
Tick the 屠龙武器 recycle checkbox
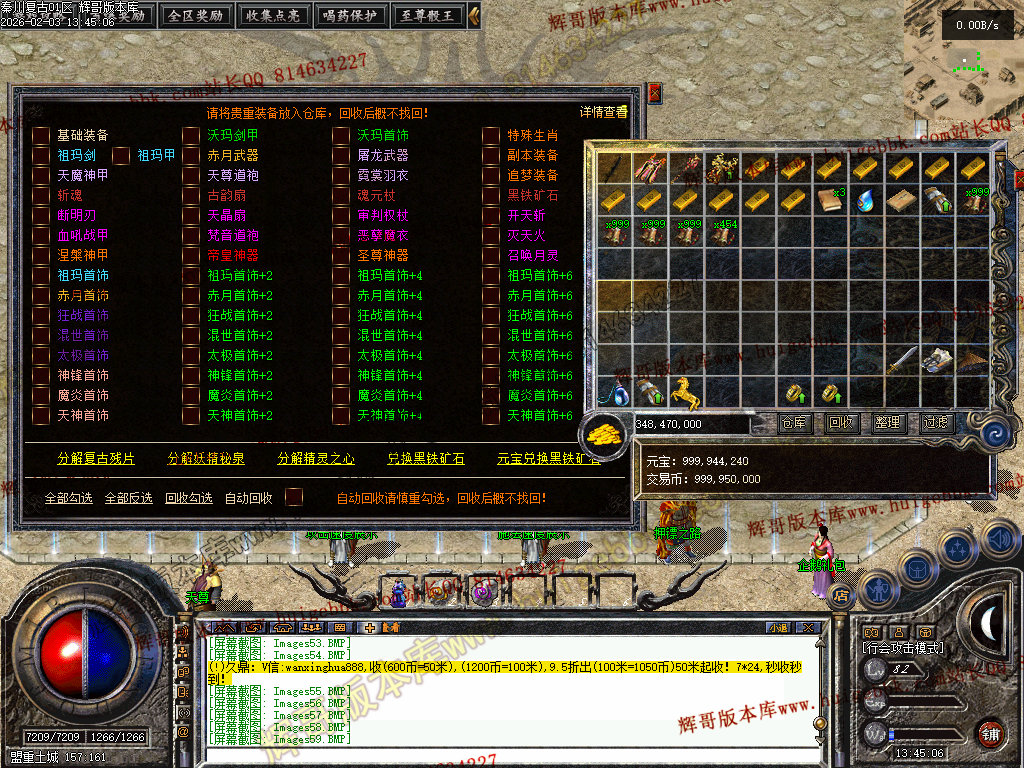pyautogui.click(x=342, y=155)
